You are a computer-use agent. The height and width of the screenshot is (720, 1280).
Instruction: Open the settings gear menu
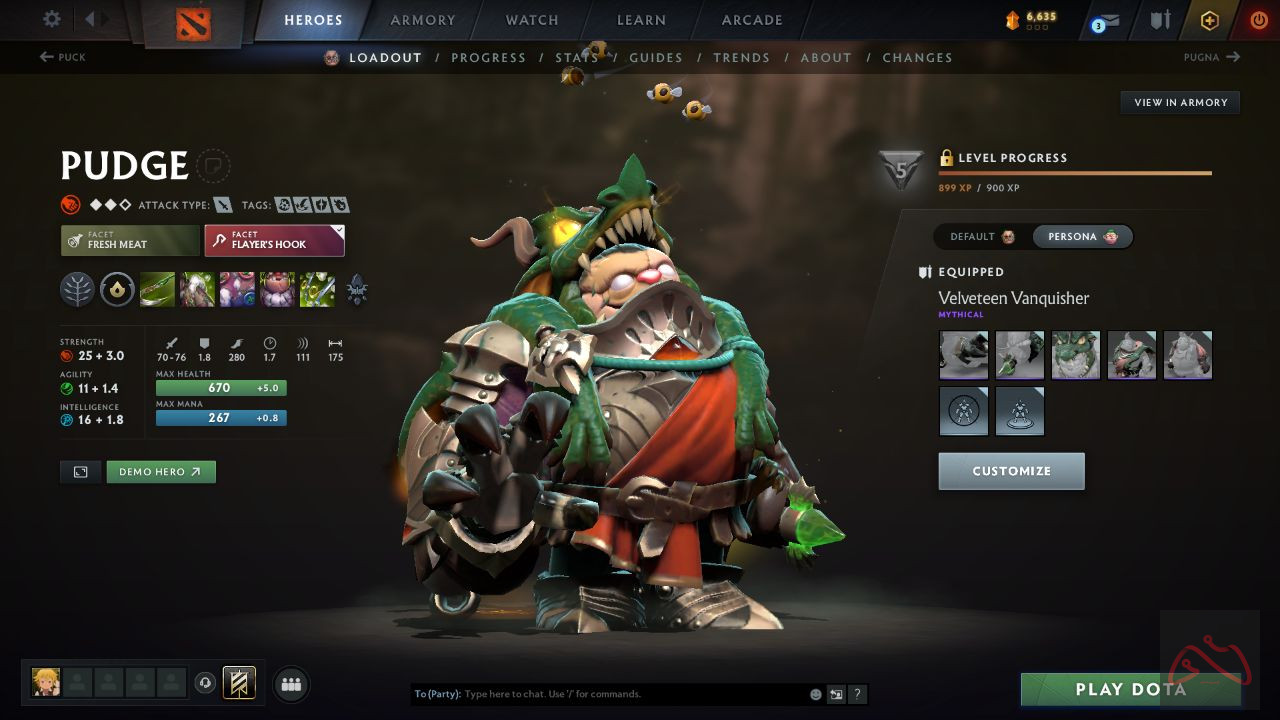52,20
